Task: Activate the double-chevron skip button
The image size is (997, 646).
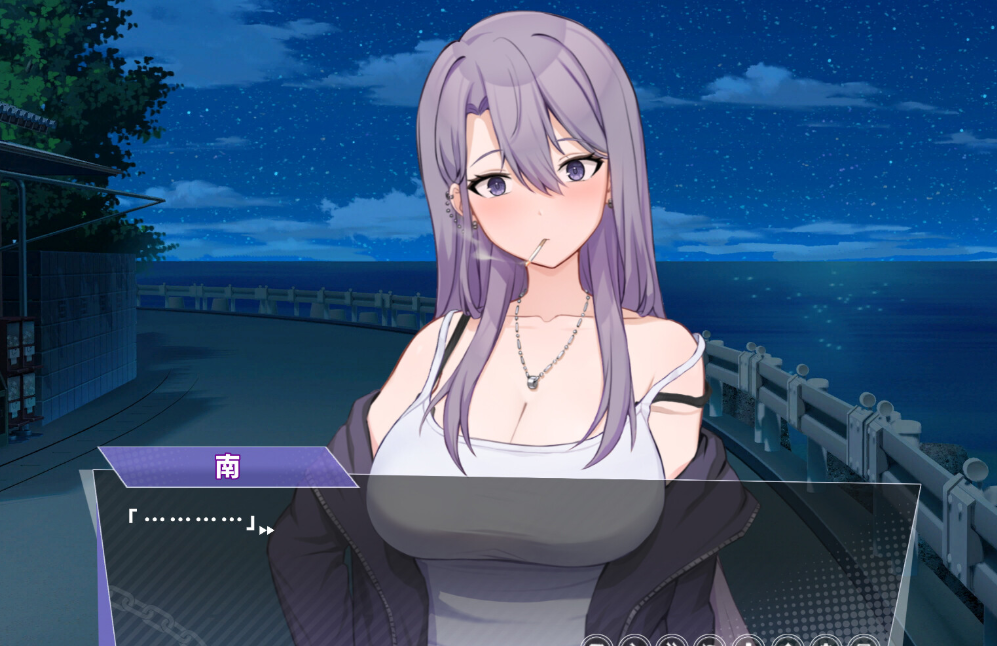Action: click(x=669, y=641)
